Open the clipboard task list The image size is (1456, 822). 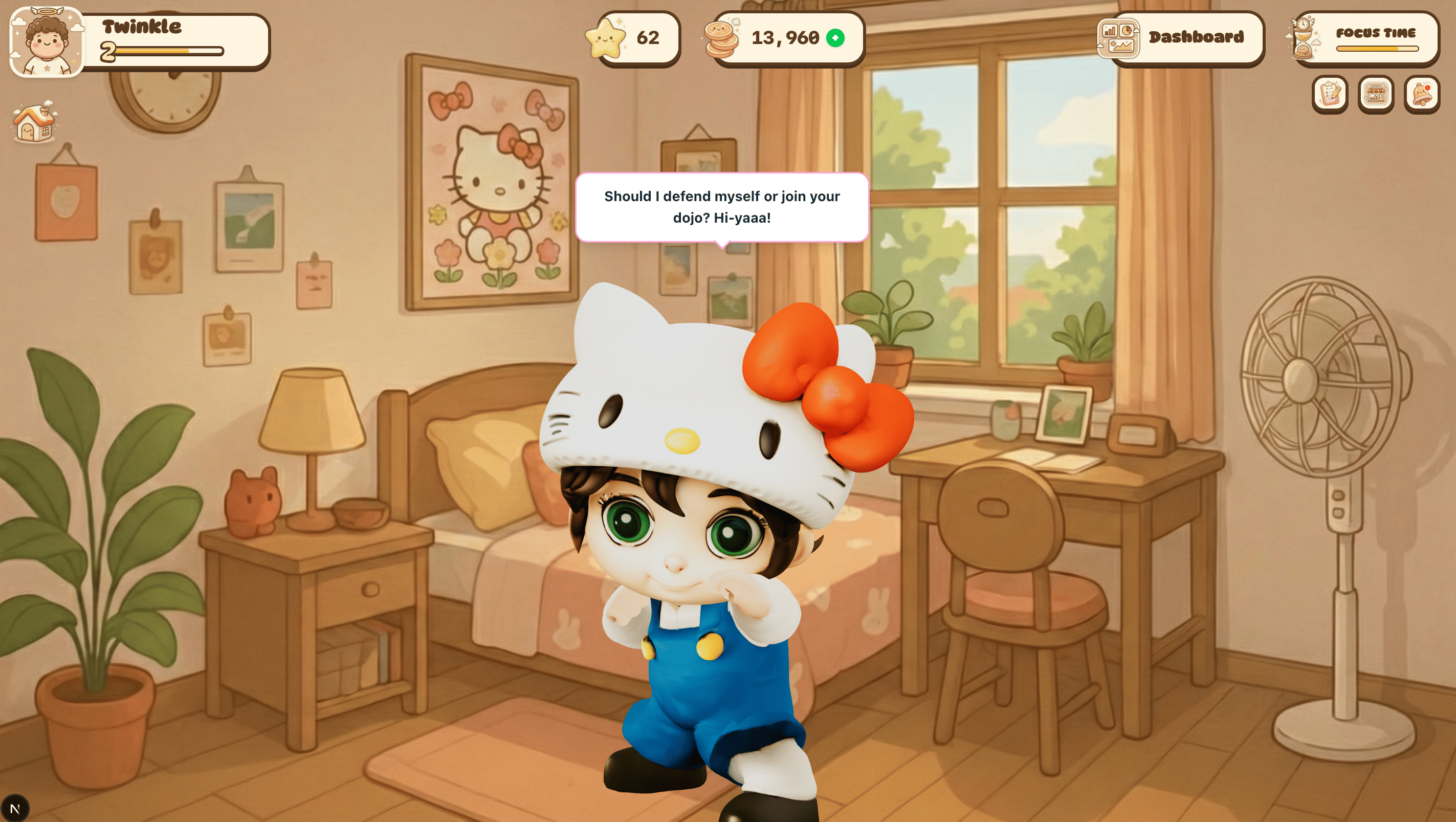click(x=1330, y=94)
